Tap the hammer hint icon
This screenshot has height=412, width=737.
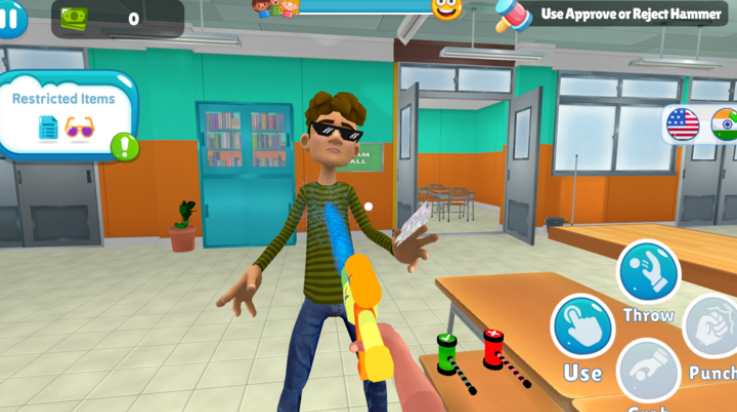pyautogui.click(x=514, y=15)
